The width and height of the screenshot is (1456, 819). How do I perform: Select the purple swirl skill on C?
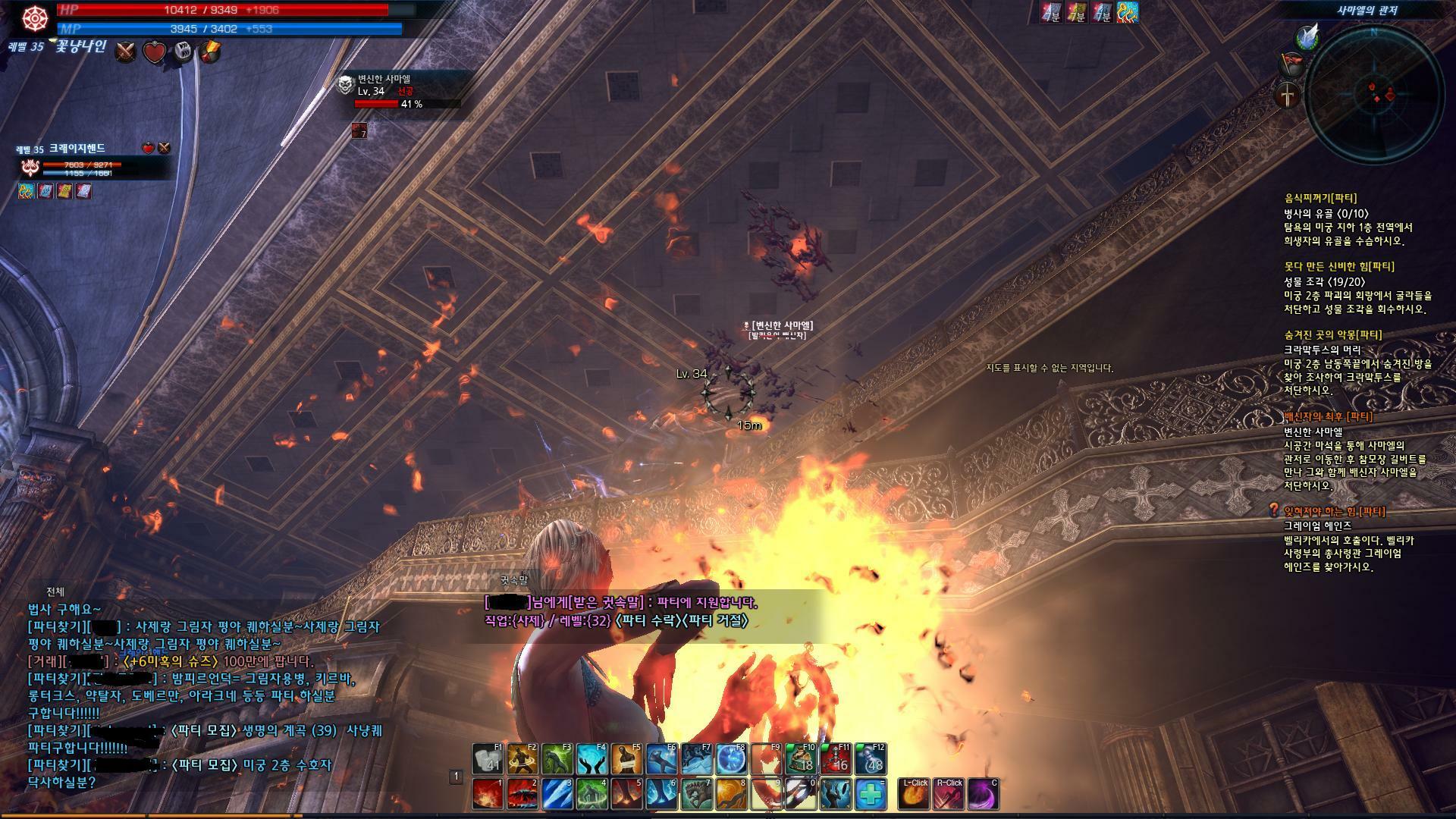coord(983,794)
